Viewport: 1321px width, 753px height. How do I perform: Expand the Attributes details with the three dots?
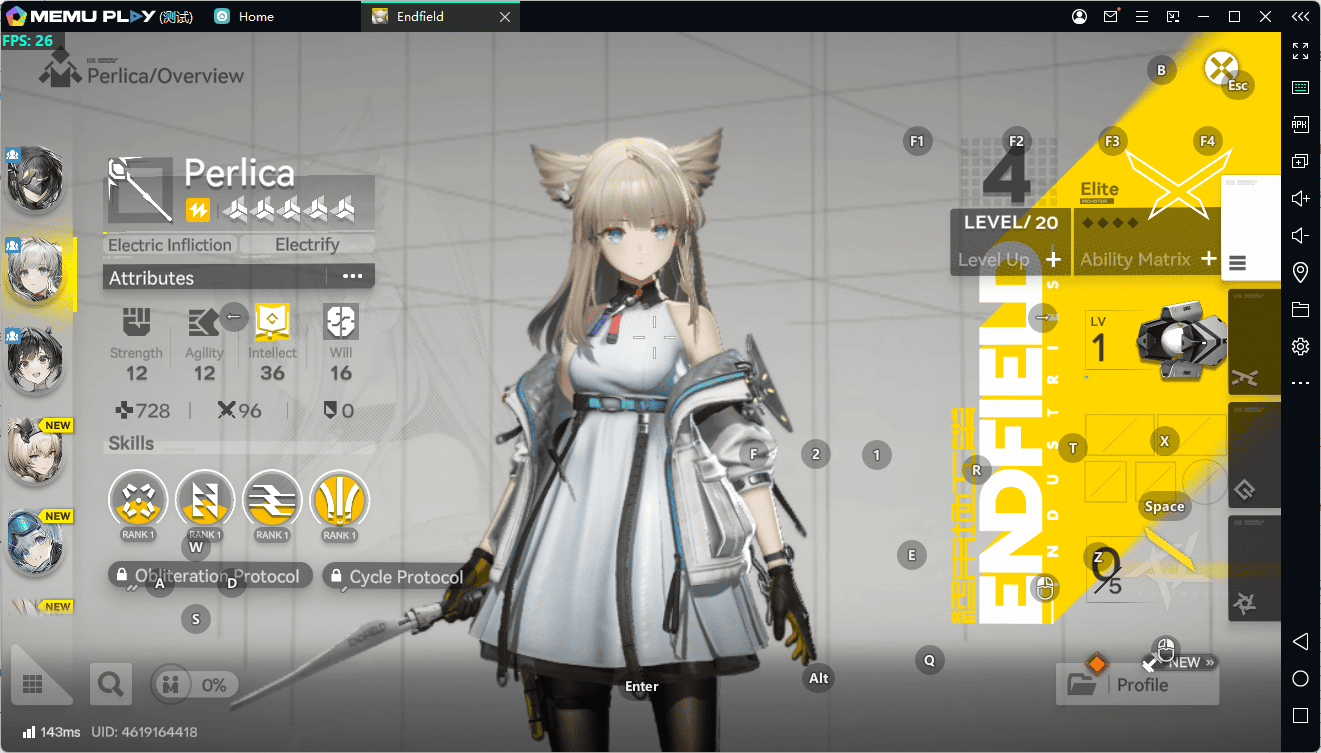352,276
